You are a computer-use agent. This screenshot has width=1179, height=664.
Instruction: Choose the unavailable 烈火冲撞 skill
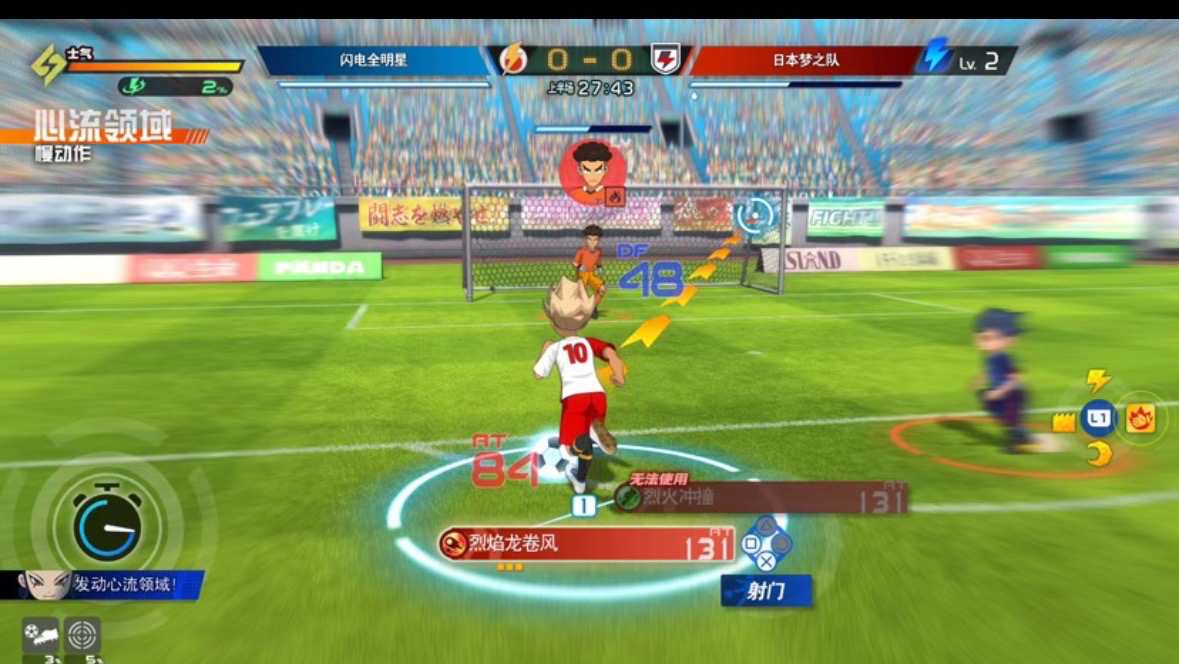pos(760,497)
